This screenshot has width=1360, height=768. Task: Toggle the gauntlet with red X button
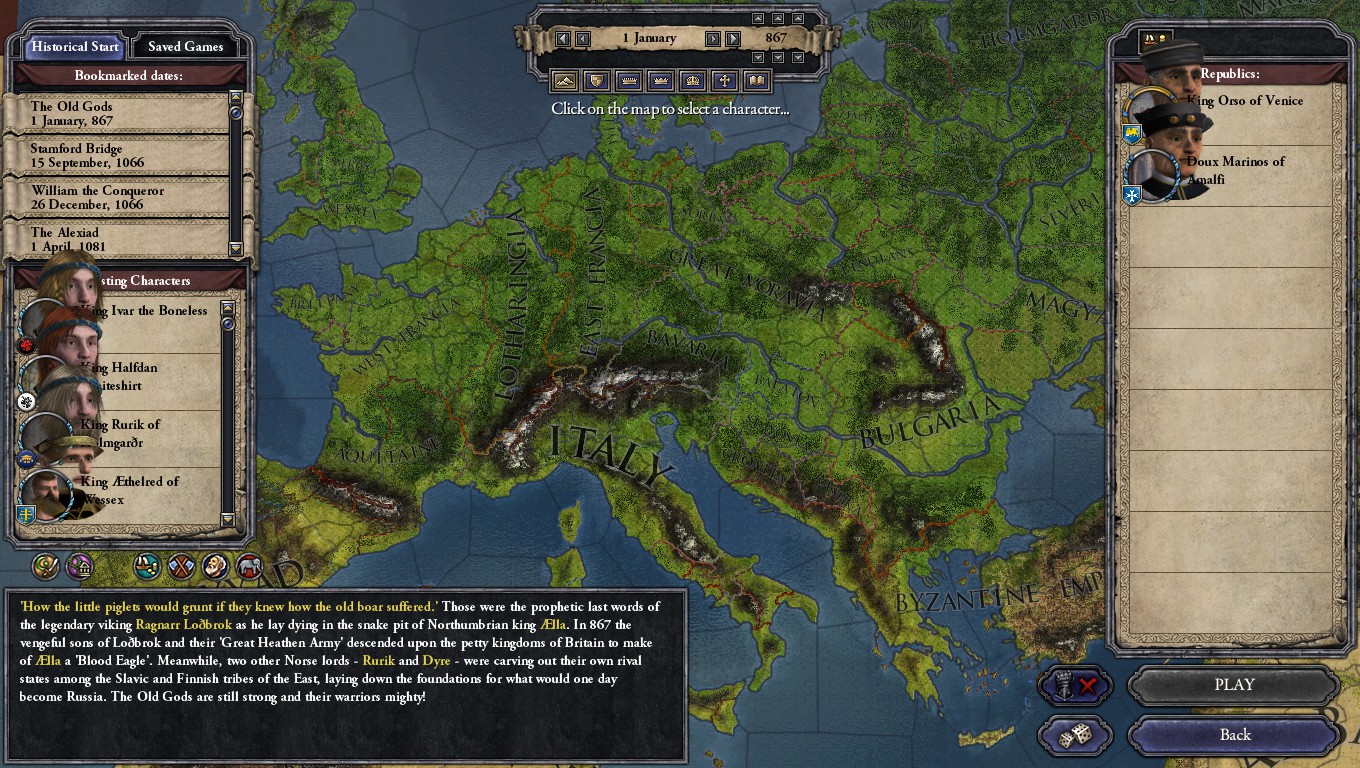point(1075,686)
